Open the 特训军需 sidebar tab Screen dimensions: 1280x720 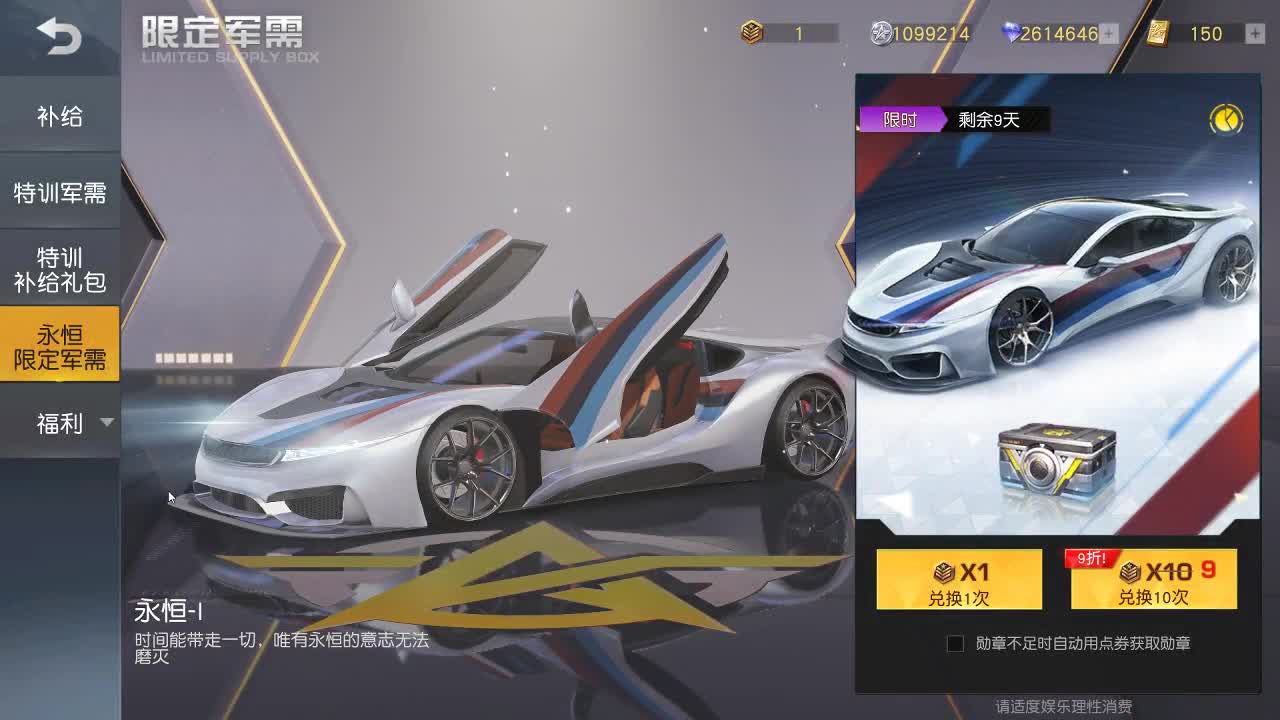60,191
